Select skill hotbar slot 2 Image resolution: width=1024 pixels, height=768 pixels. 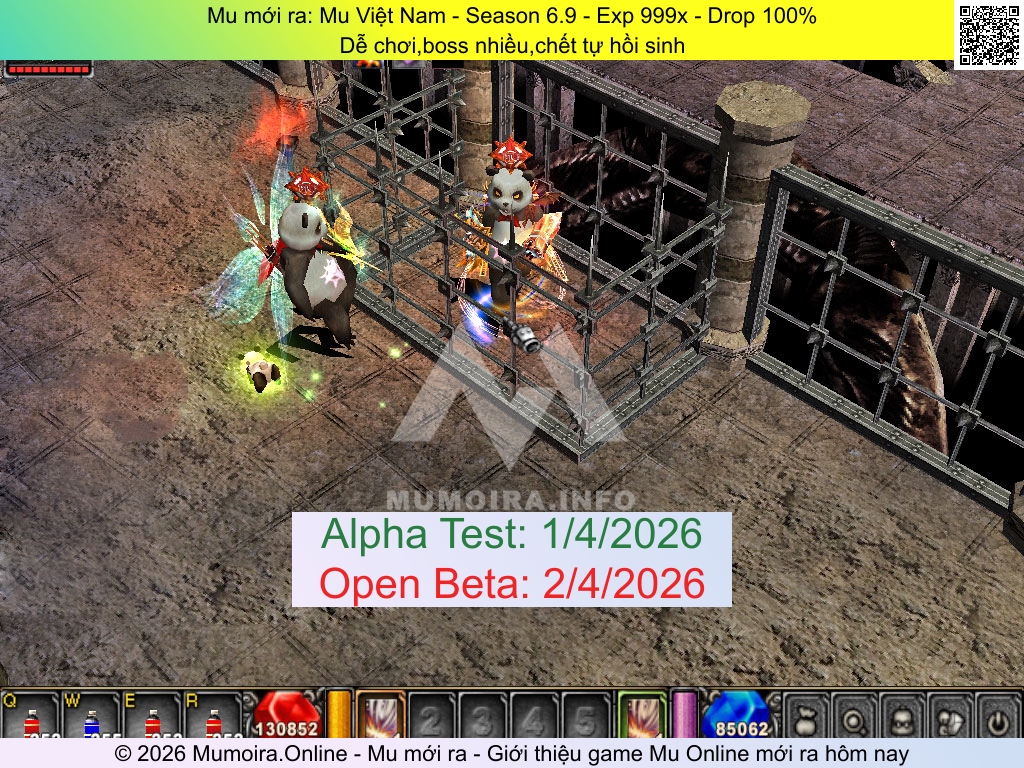(x=431, y=716)
